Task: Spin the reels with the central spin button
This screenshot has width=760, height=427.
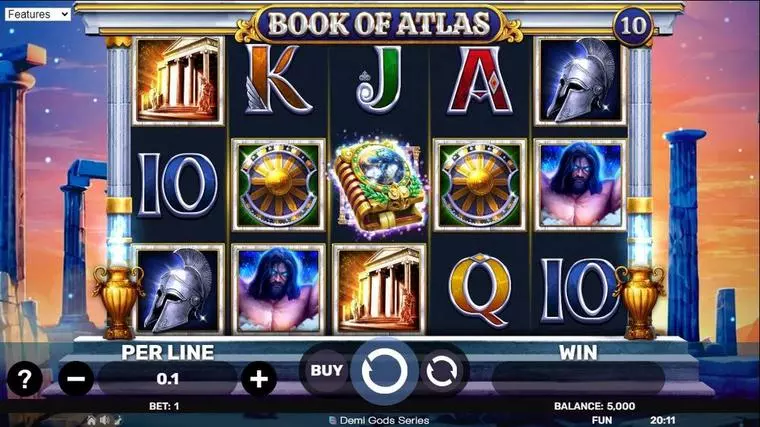Action: pos(384,372)
